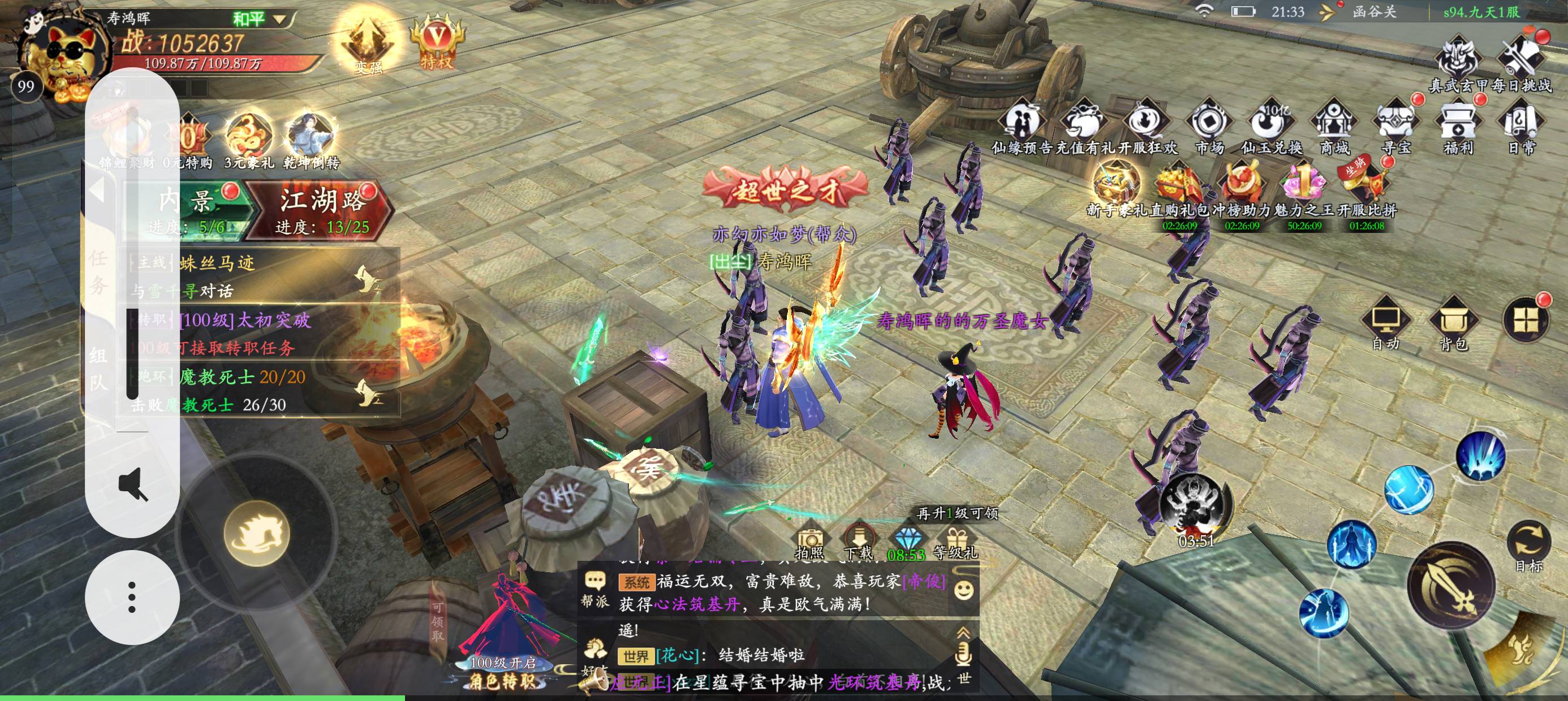Tap the 目标 target switch button
The image size is (1568, 701).
(x=1528, y=544)
